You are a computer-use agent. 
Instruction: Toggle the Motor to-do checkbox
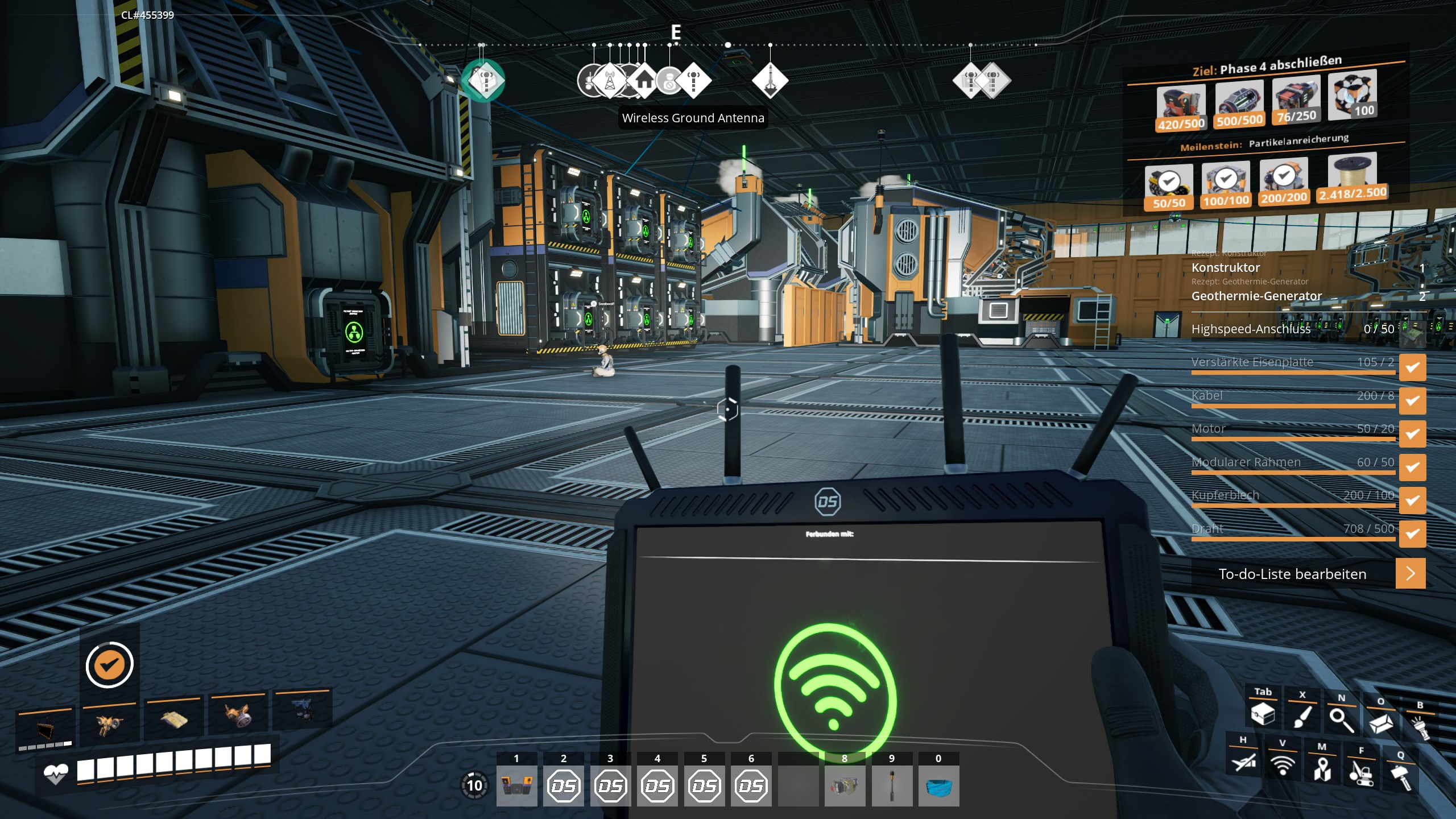[x=1412, y=434]
